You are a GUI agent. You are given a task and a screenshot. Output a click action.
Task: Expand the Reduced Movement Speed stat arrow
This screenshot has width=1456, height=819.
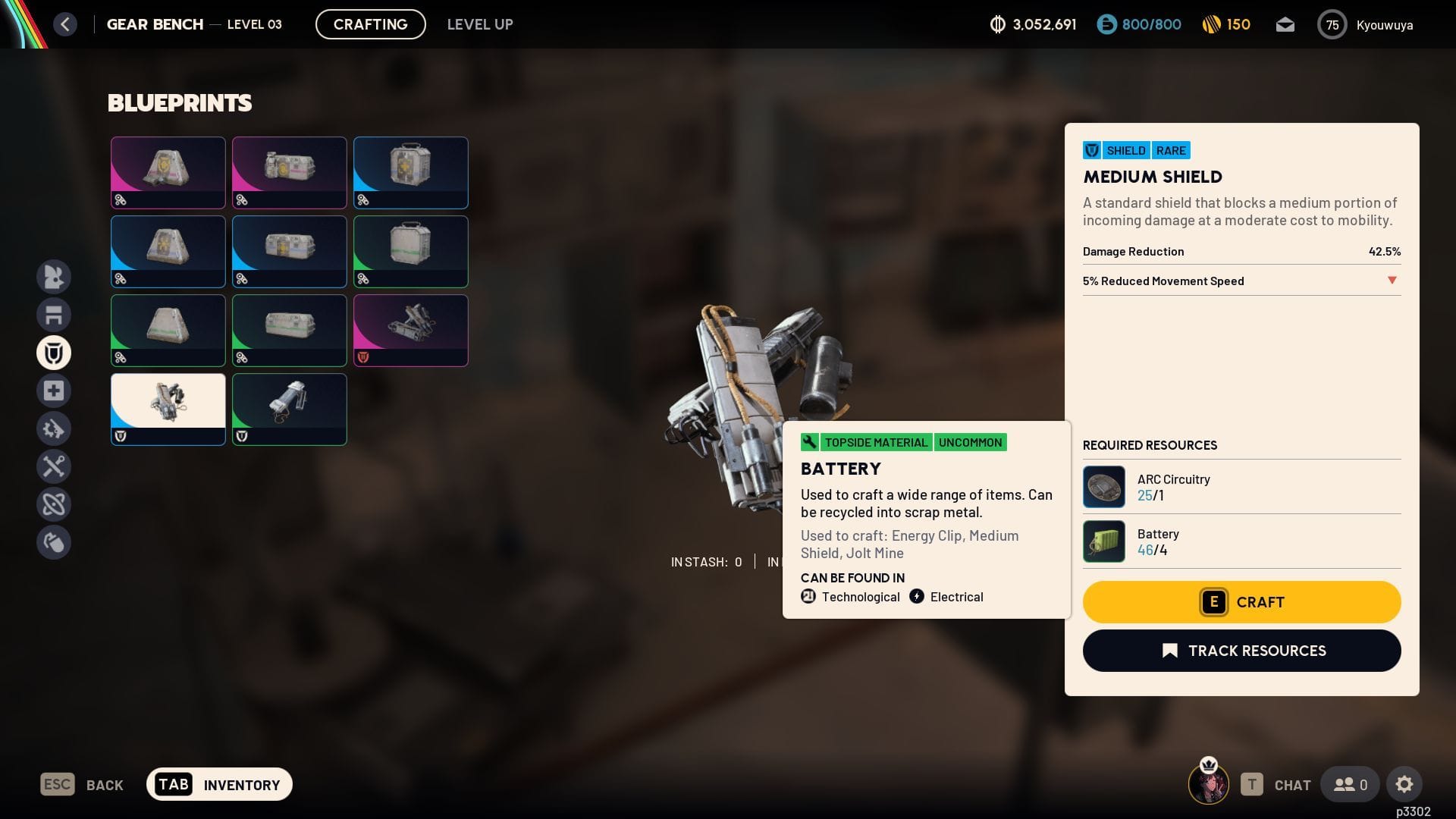pos(1392,281)
